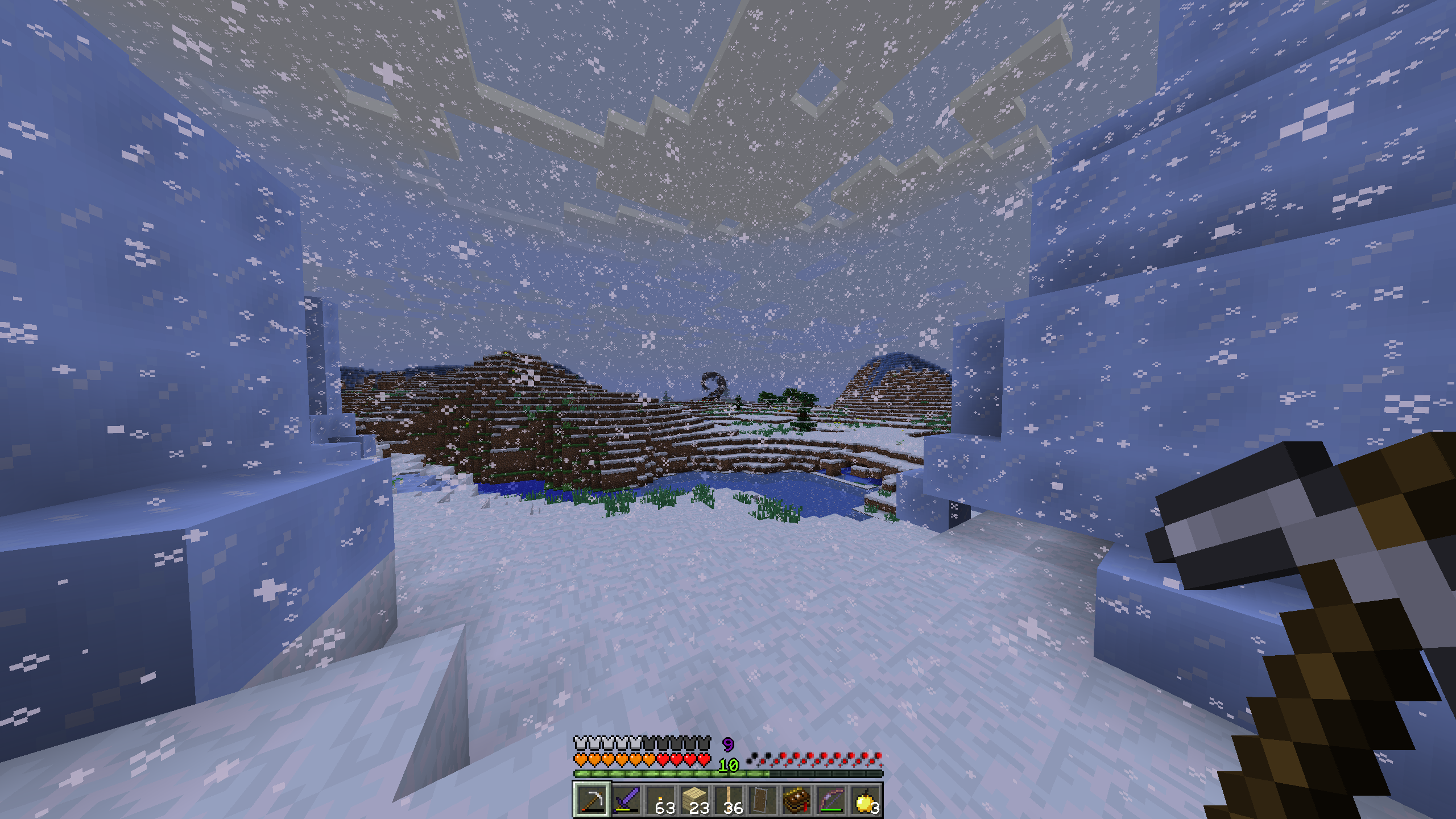
Task: Choose the golden apple slot
Action: (865, 800)
